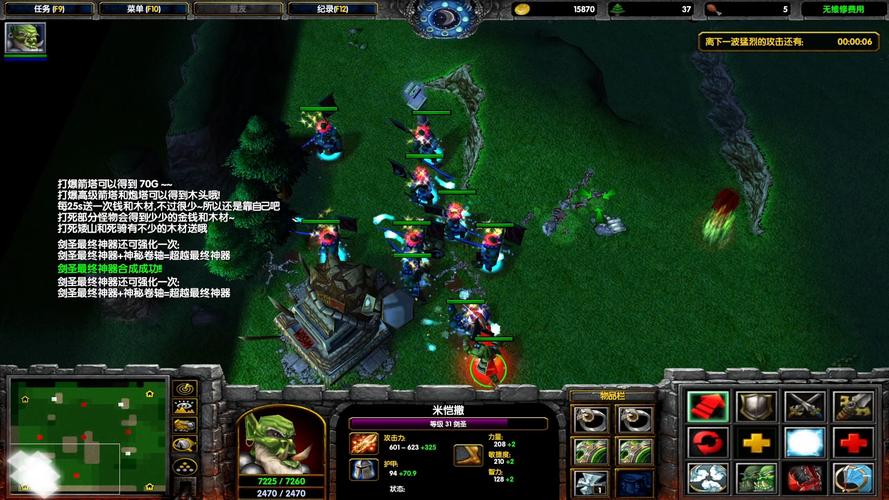Toggle minimap terrain display button
889x500 pixels.
pyautogui.click(x=184, y=407)
